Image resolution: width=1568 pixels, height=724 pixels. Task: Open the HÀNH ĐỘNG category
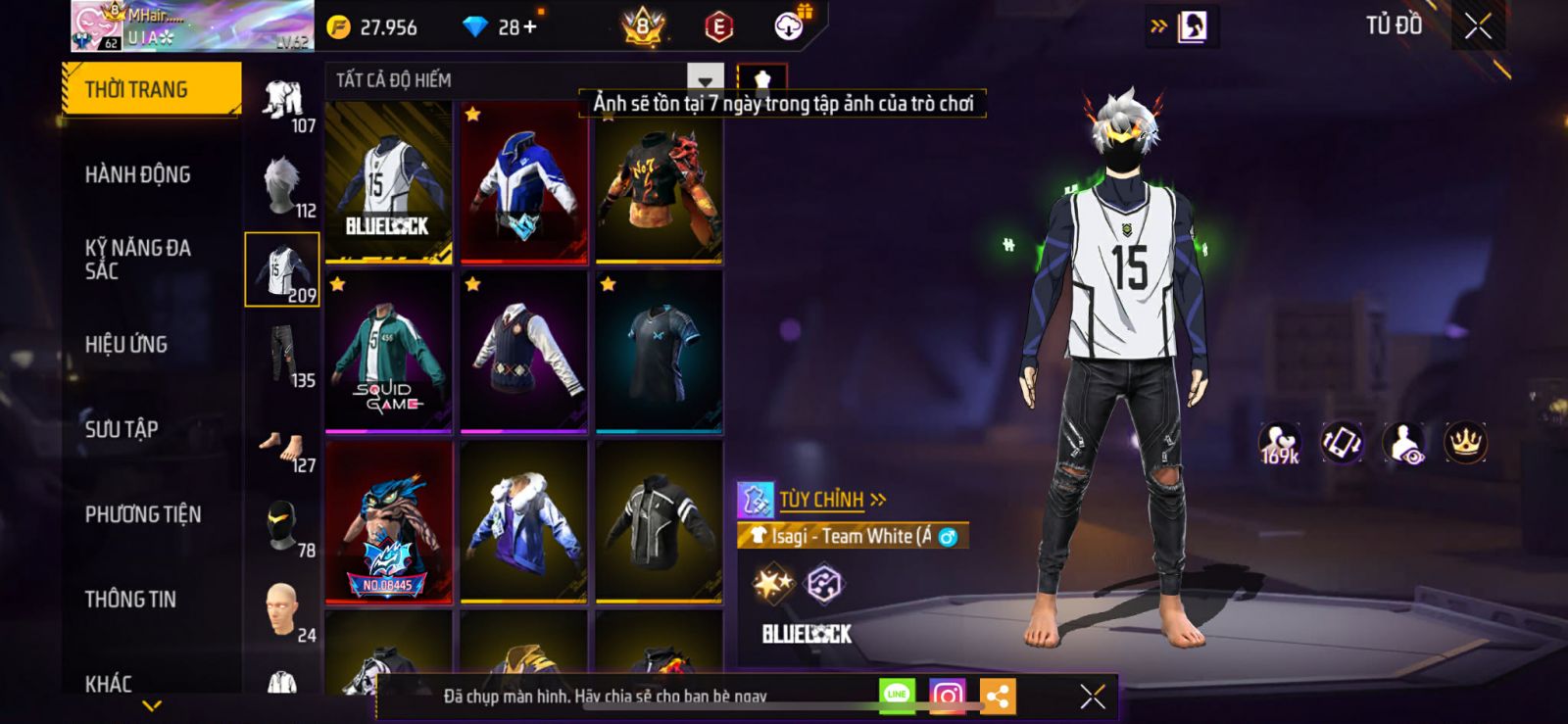(137, 175)
